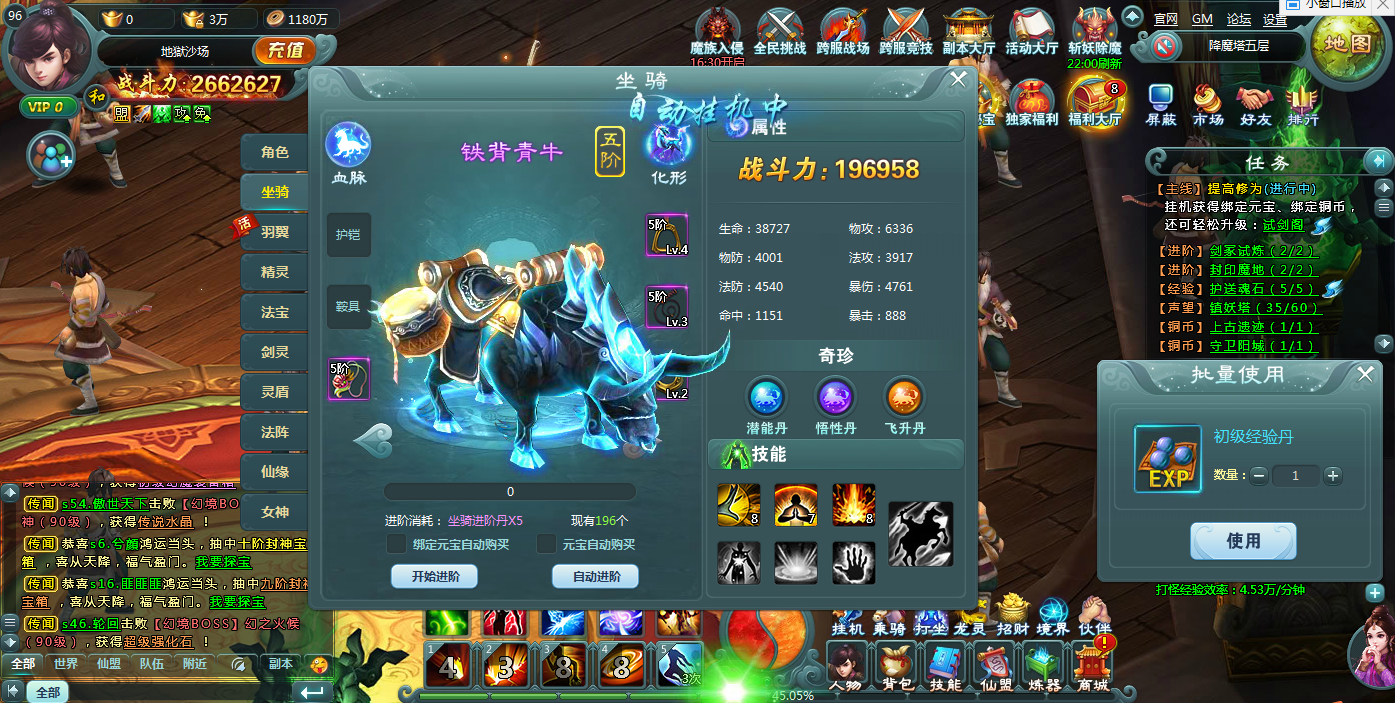Viewport: 1395px width, 703px height.
Task: Start 自动进阶 auto advancement
Action: point(595,577)
